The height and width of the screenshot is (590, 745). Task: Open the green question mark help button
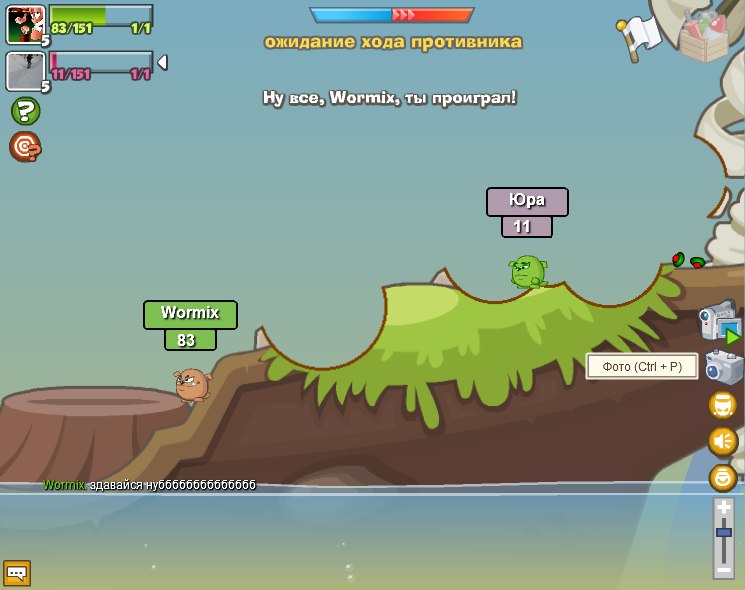(x=25, y=111)
